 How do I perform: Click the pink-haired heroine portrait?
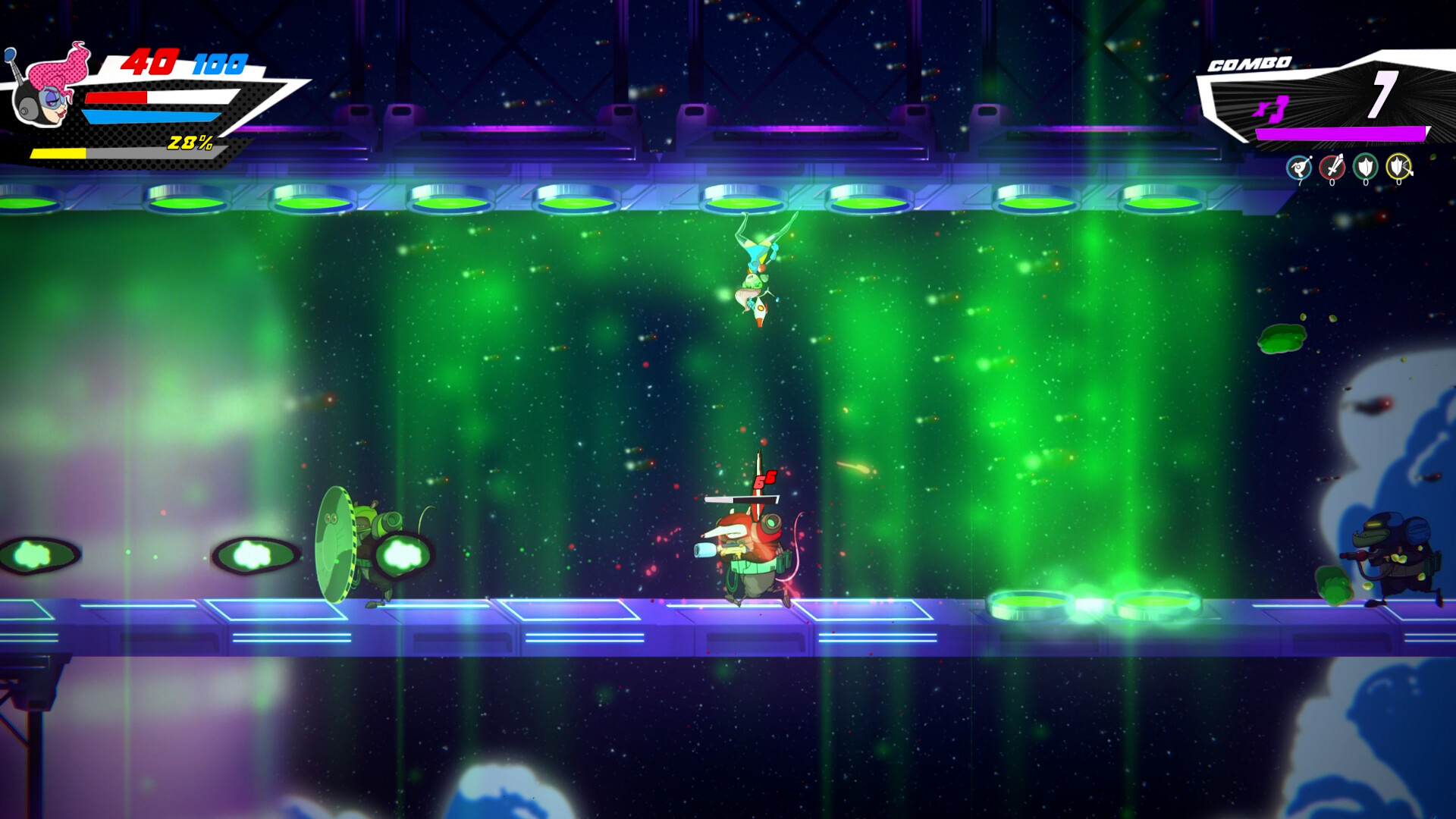click(47, 85)
